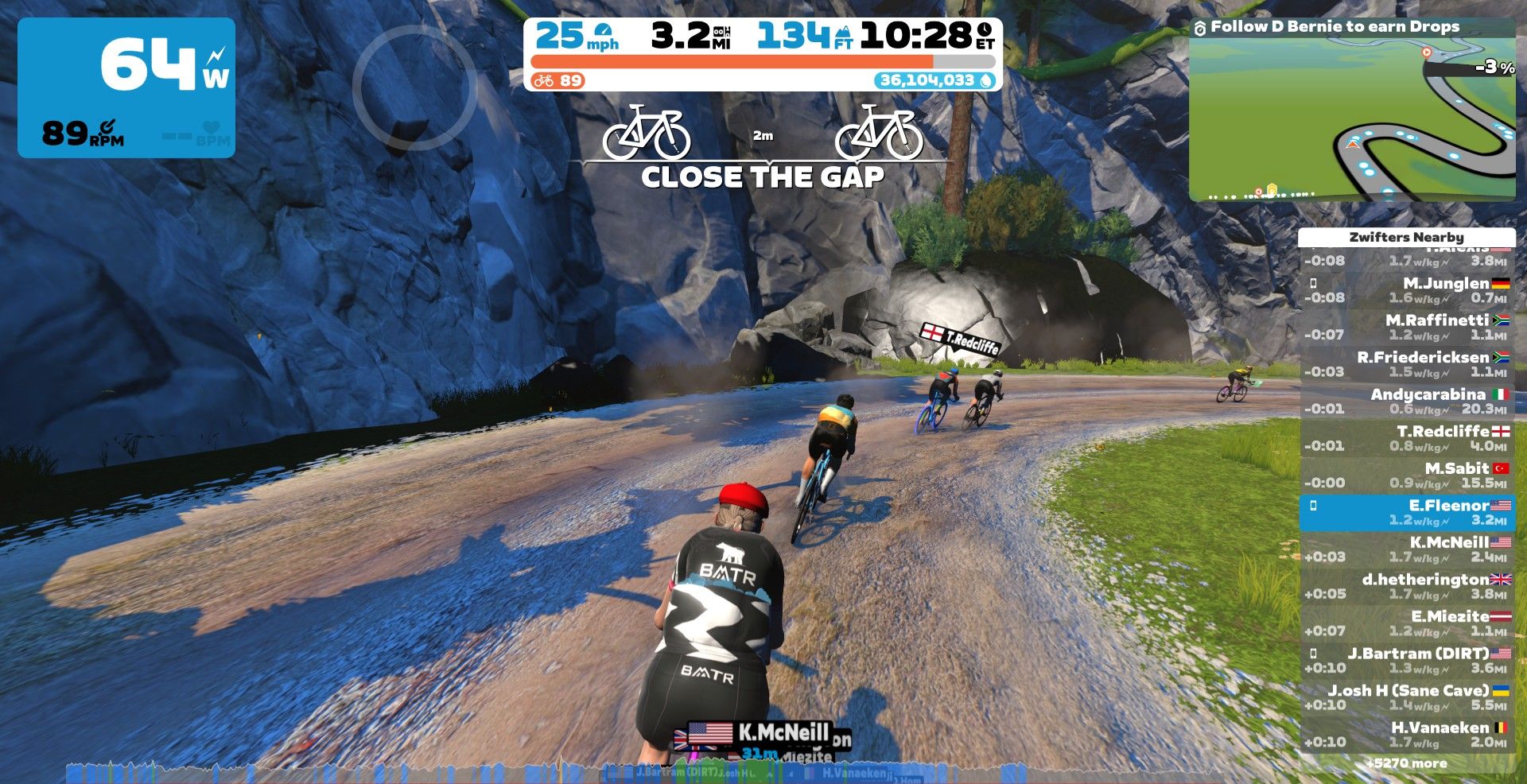The width and height of the screenshot is (1527, 784).
Task: Click the droplet icon beside 36,104,033 Drops
Action: tap(986, 80)
